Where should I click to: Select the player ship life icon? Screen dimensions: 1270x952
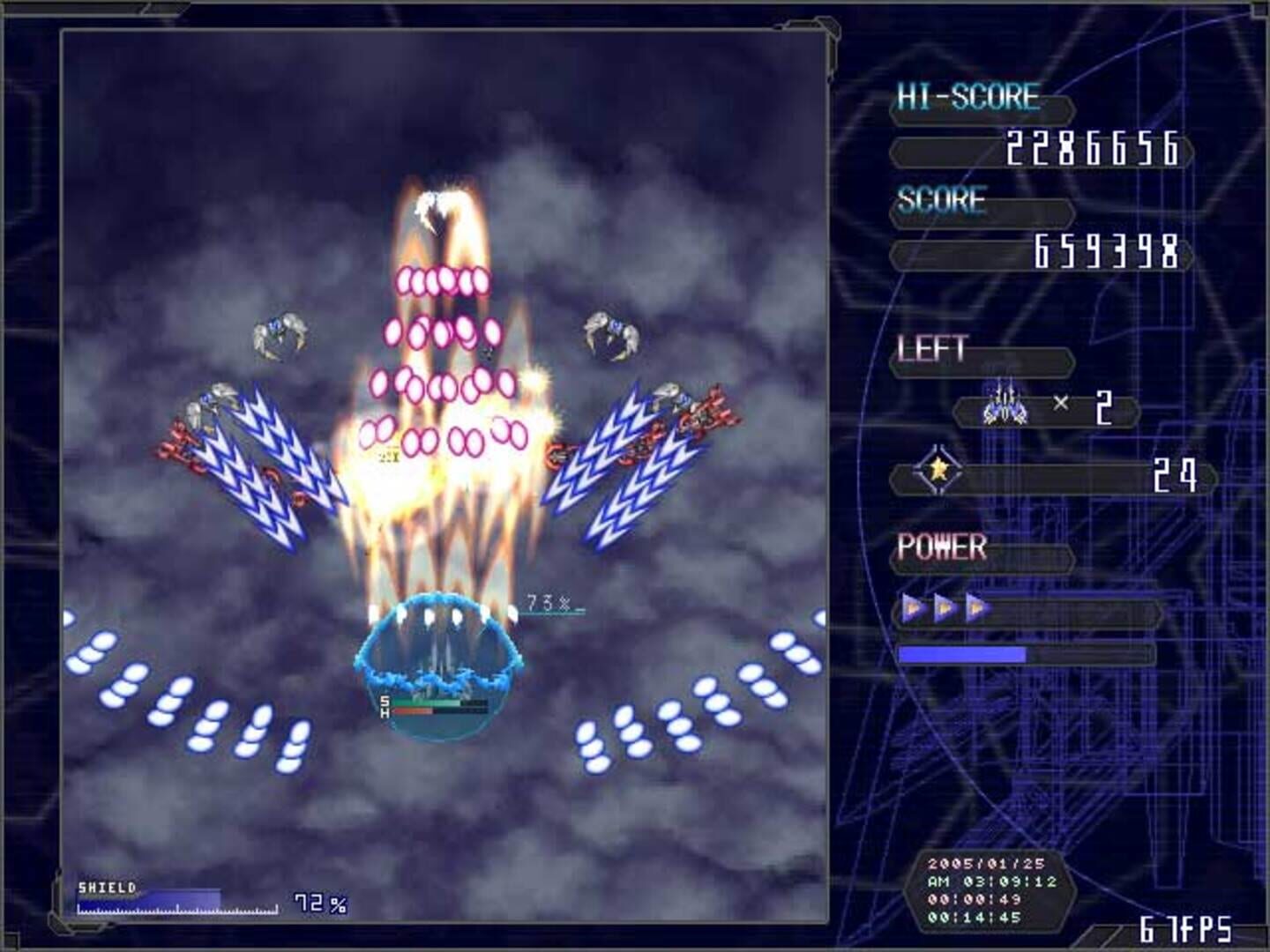(x=1005, y=407)
